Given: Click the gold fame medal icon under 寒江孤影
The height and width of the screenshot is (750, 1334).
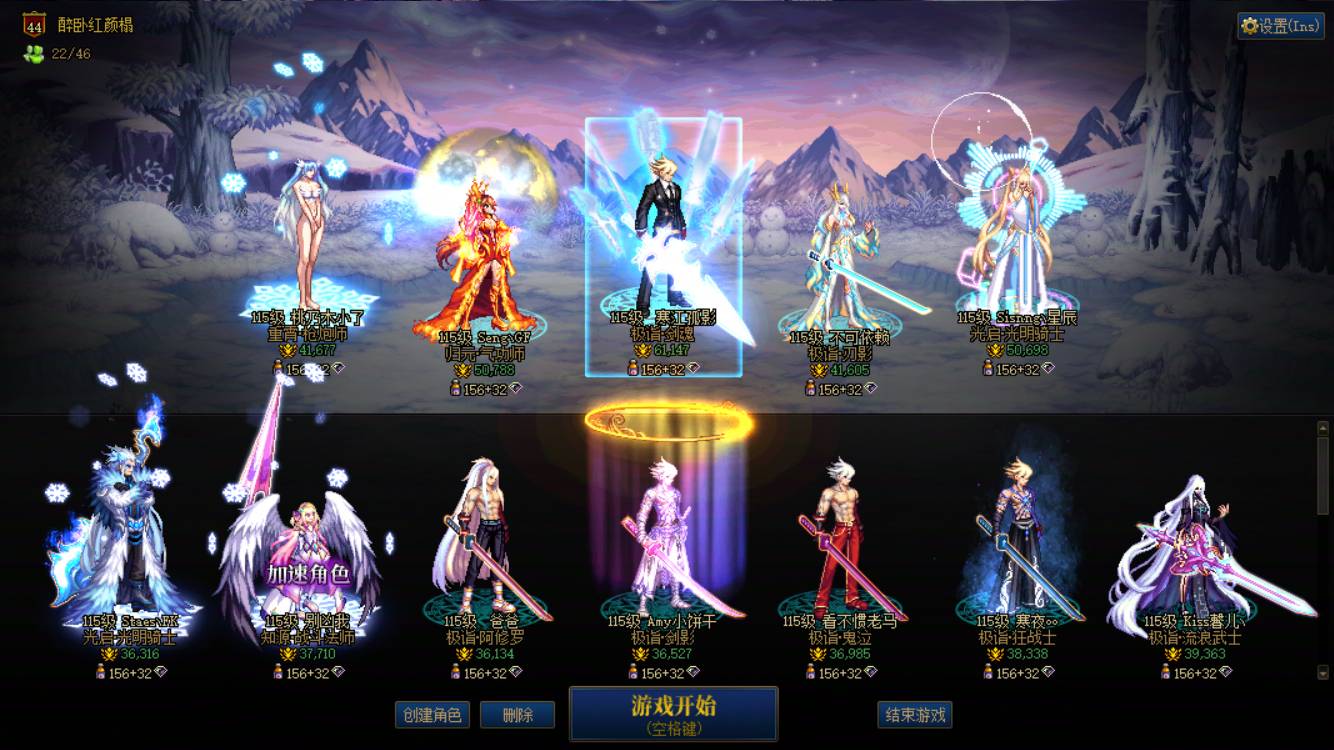Looking at the screenshot, I should (x=644, y=351).
